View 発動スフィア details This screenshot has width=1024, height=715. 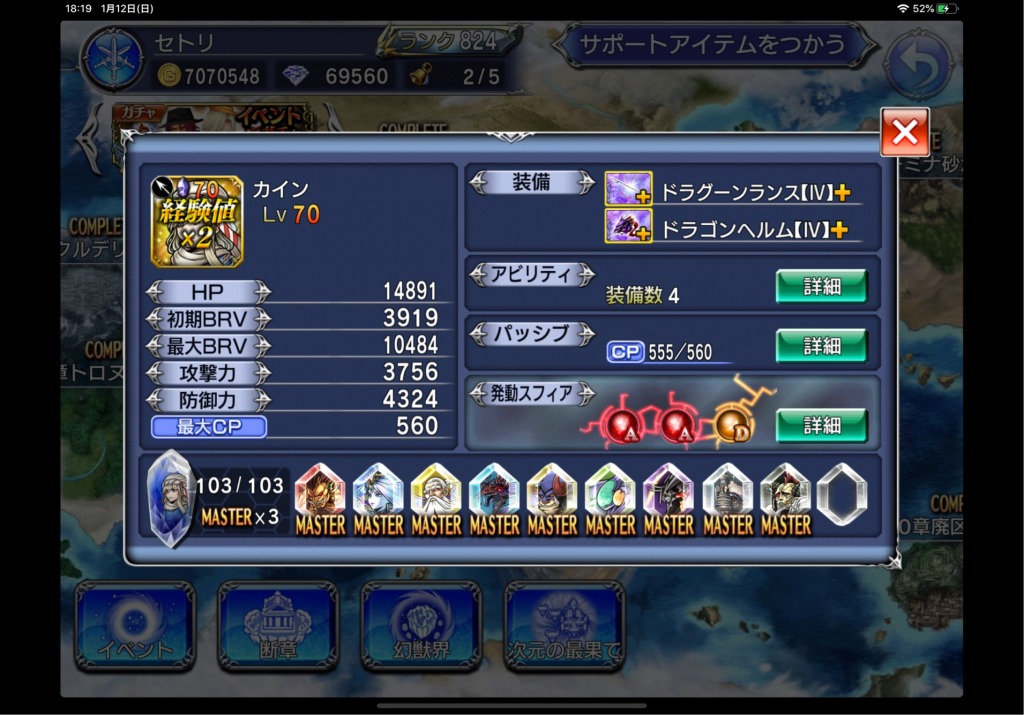821,425
